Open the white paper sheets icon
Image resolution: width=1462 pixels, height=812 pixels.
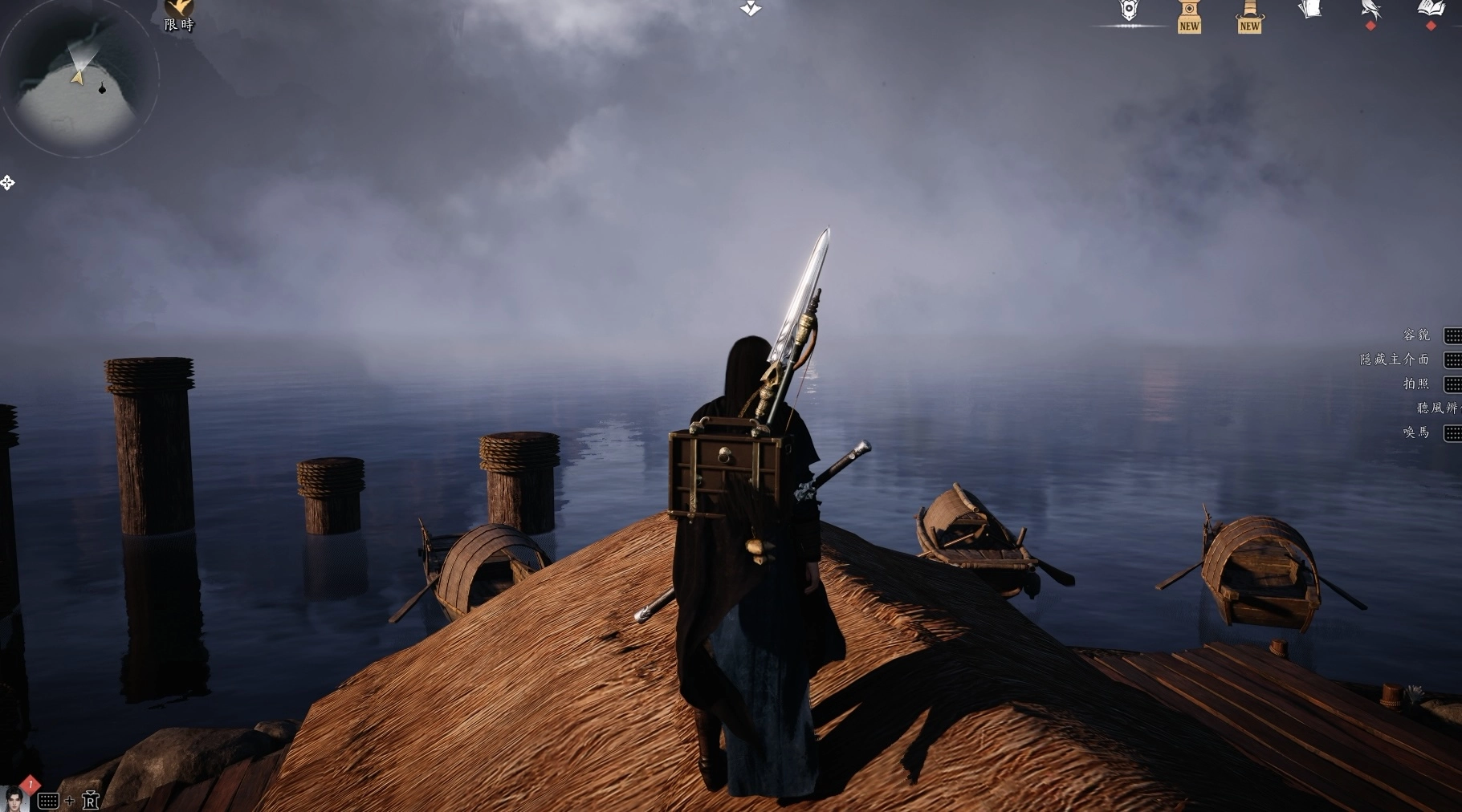click(x=1310, y=10)
